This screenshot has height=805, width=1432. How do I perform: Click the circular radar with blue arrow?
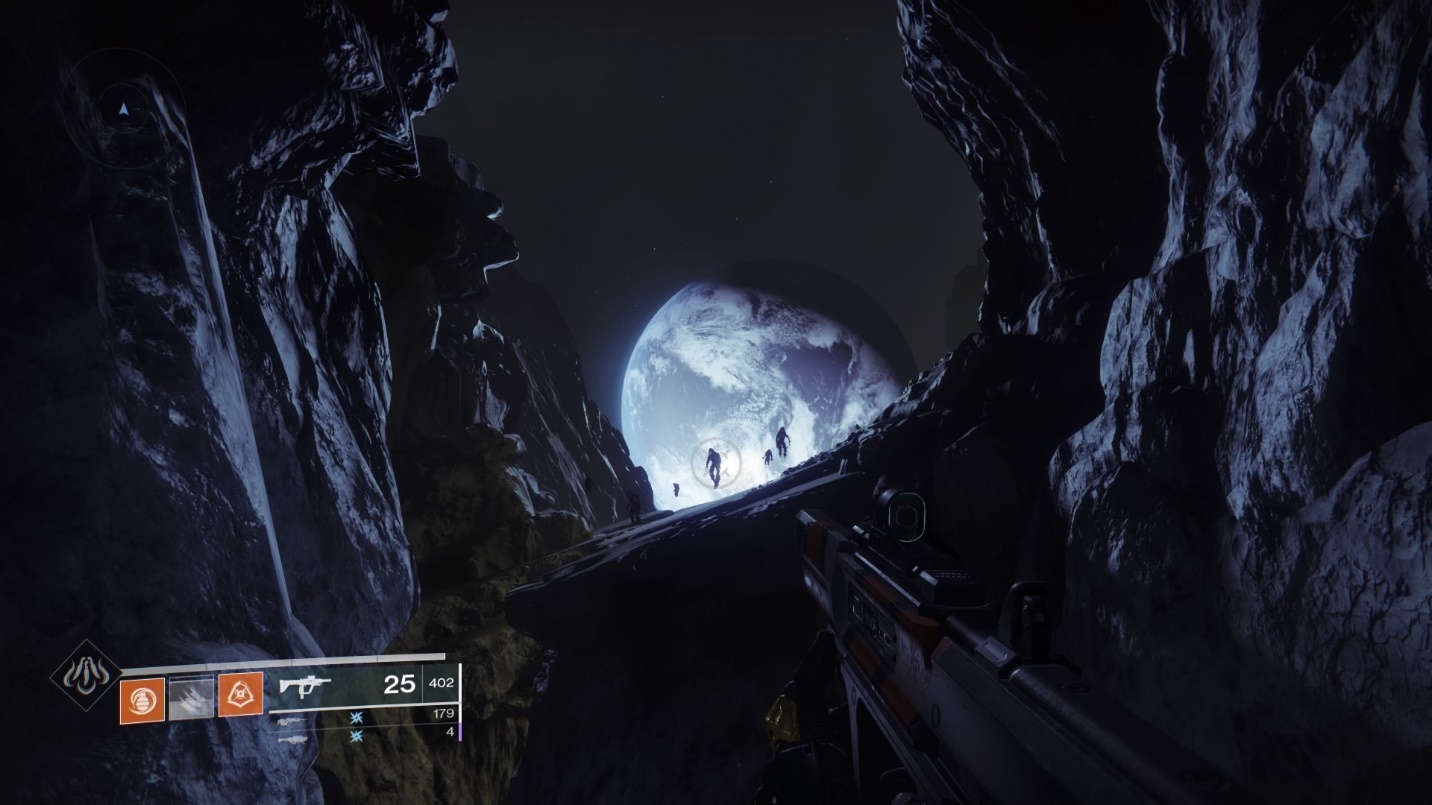[123, 108]
